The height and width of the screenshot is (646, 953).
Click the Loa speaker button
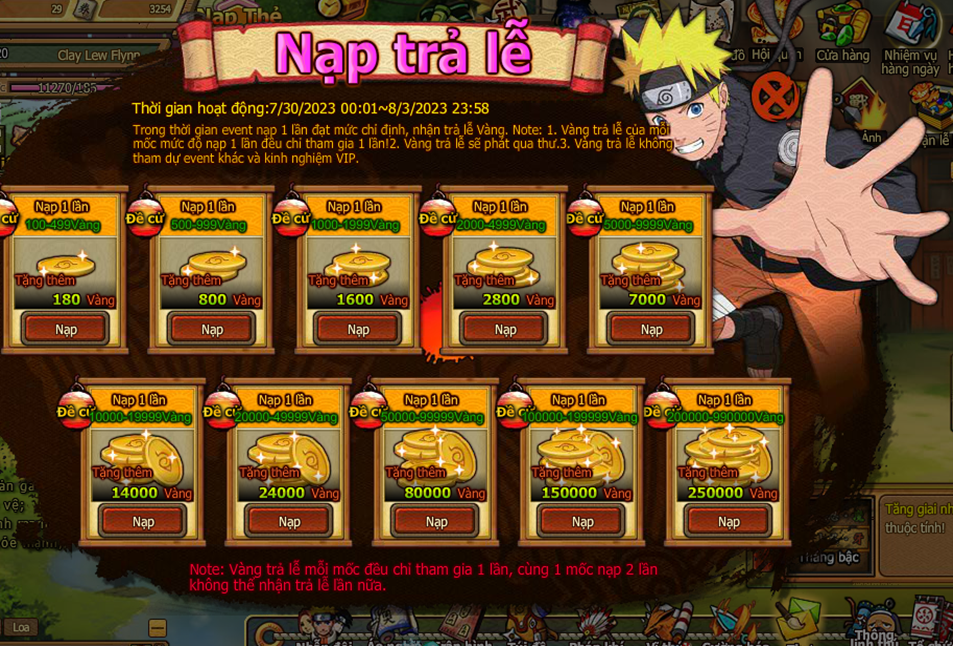pos(21,627)
